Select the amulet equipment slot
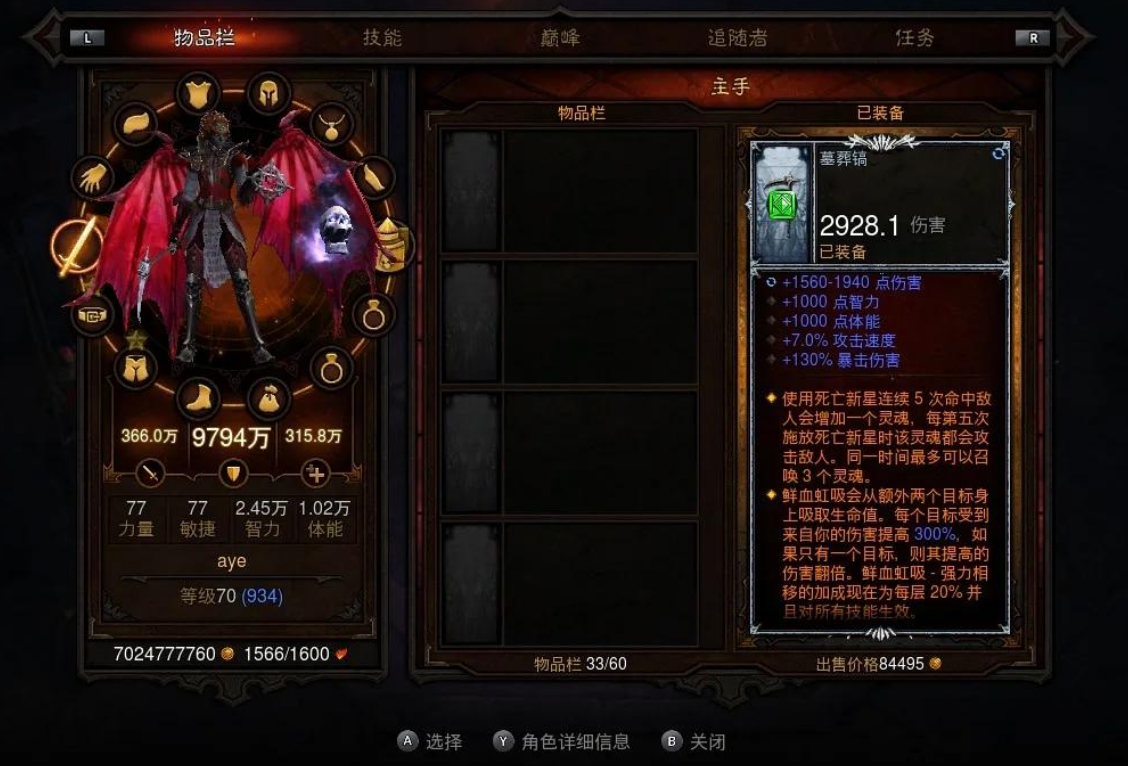 pyautogui.click(x=331, y=124)
